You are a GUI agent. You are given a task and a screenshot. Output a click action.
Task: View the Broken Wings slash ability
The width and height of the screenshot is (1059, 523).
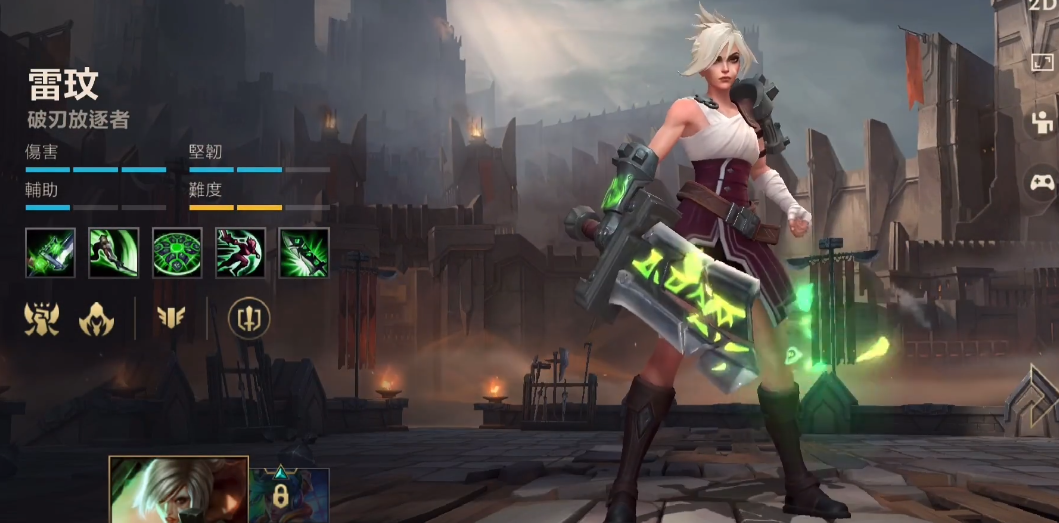[x=113, y=253]
